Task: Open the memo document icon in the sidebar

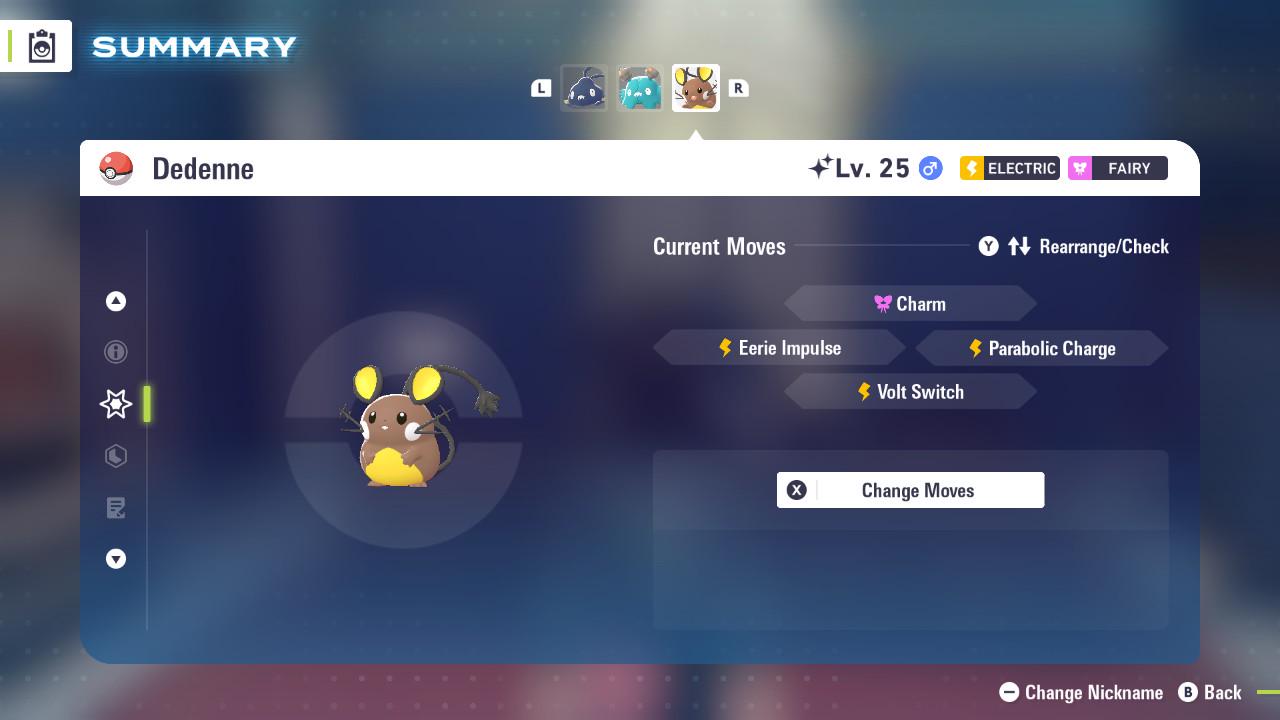Action: 116,508
